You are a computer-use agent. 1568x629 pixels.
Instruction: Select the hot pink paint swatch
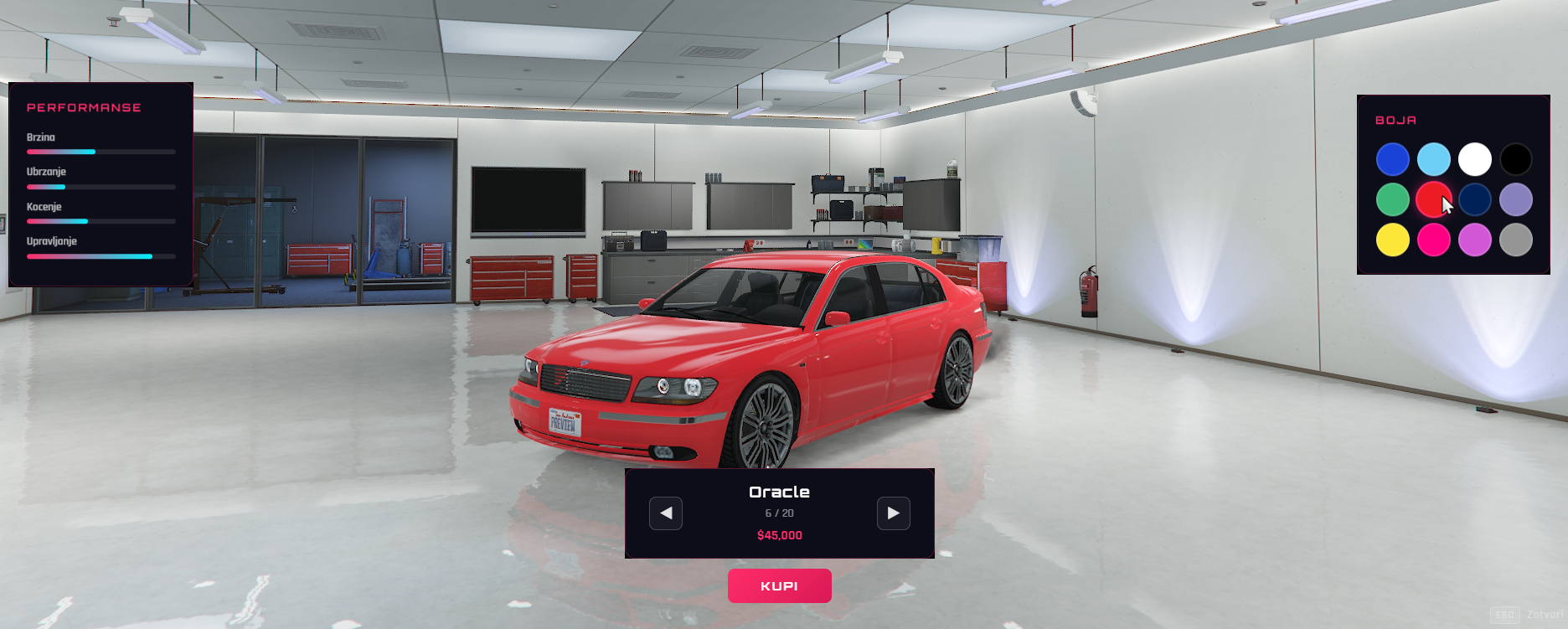(x=1433, y=240)
